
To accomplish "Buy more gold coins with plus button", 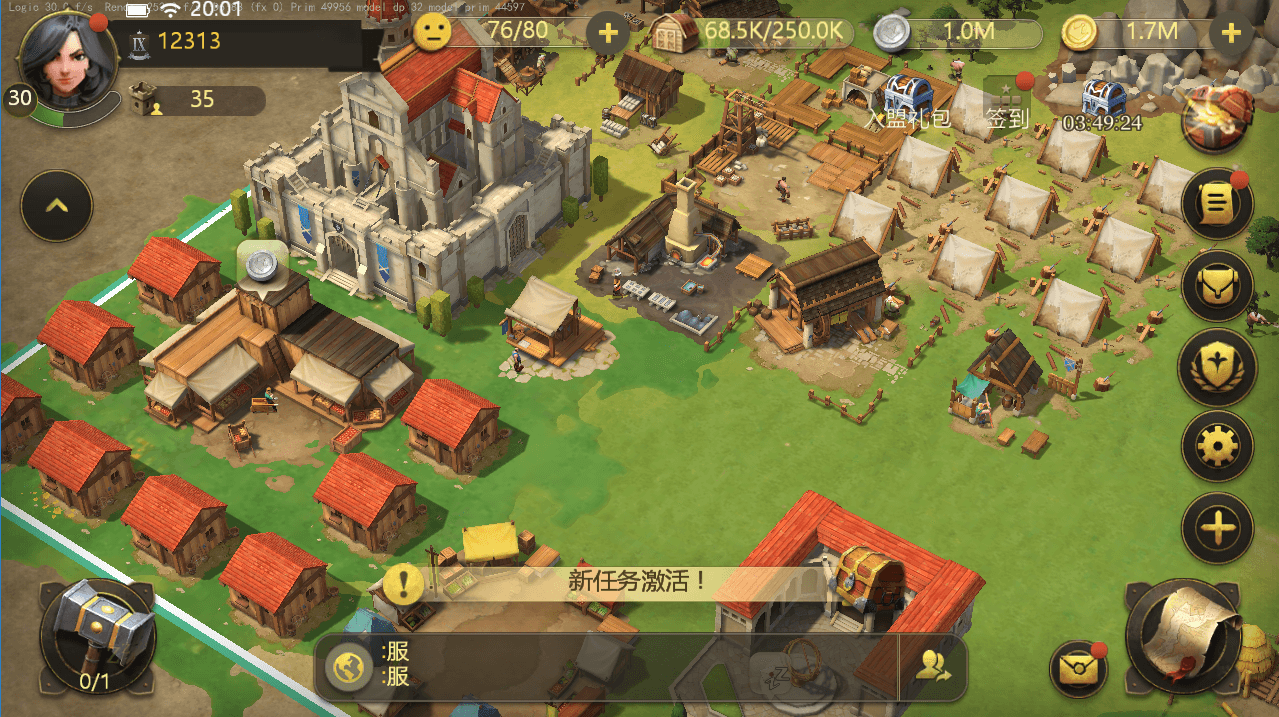I will coord(1230,33).
